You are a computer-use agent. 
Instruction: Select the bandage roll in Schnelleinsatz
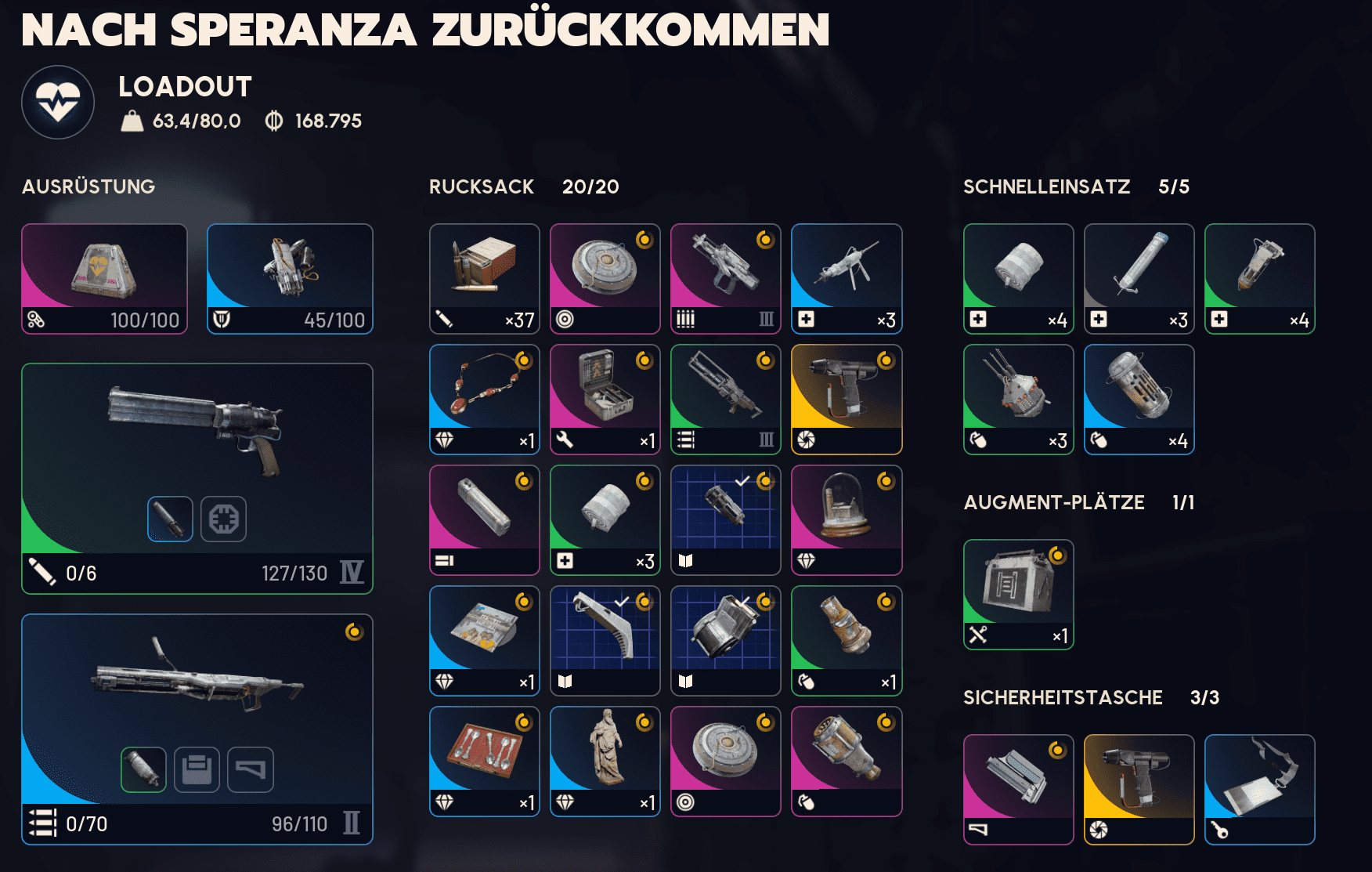coord(1018,278)
